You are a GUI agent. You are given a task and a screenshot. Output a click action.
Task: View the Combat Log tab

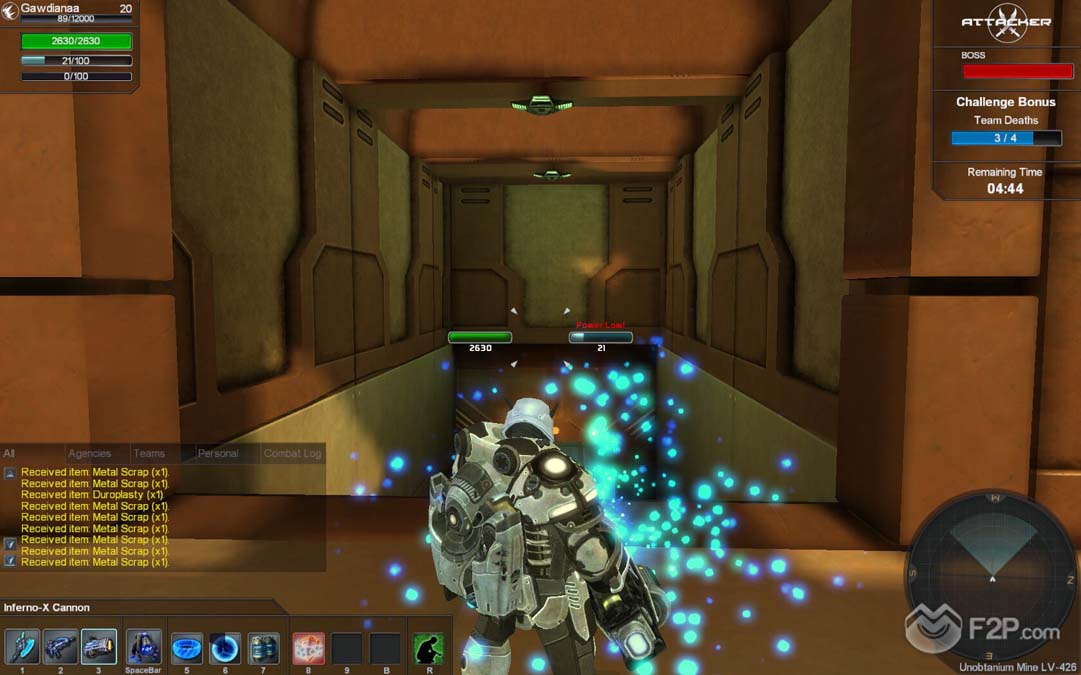292,454
